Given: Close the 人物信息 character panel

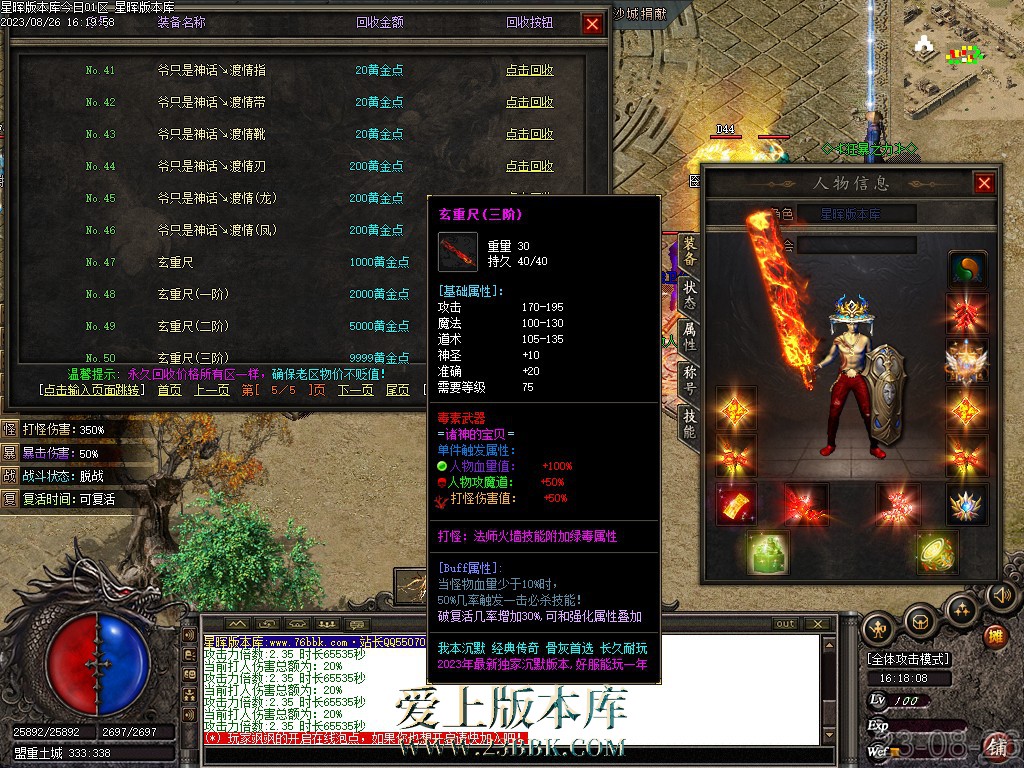Looking at the screenshot, I should [984, 183].
